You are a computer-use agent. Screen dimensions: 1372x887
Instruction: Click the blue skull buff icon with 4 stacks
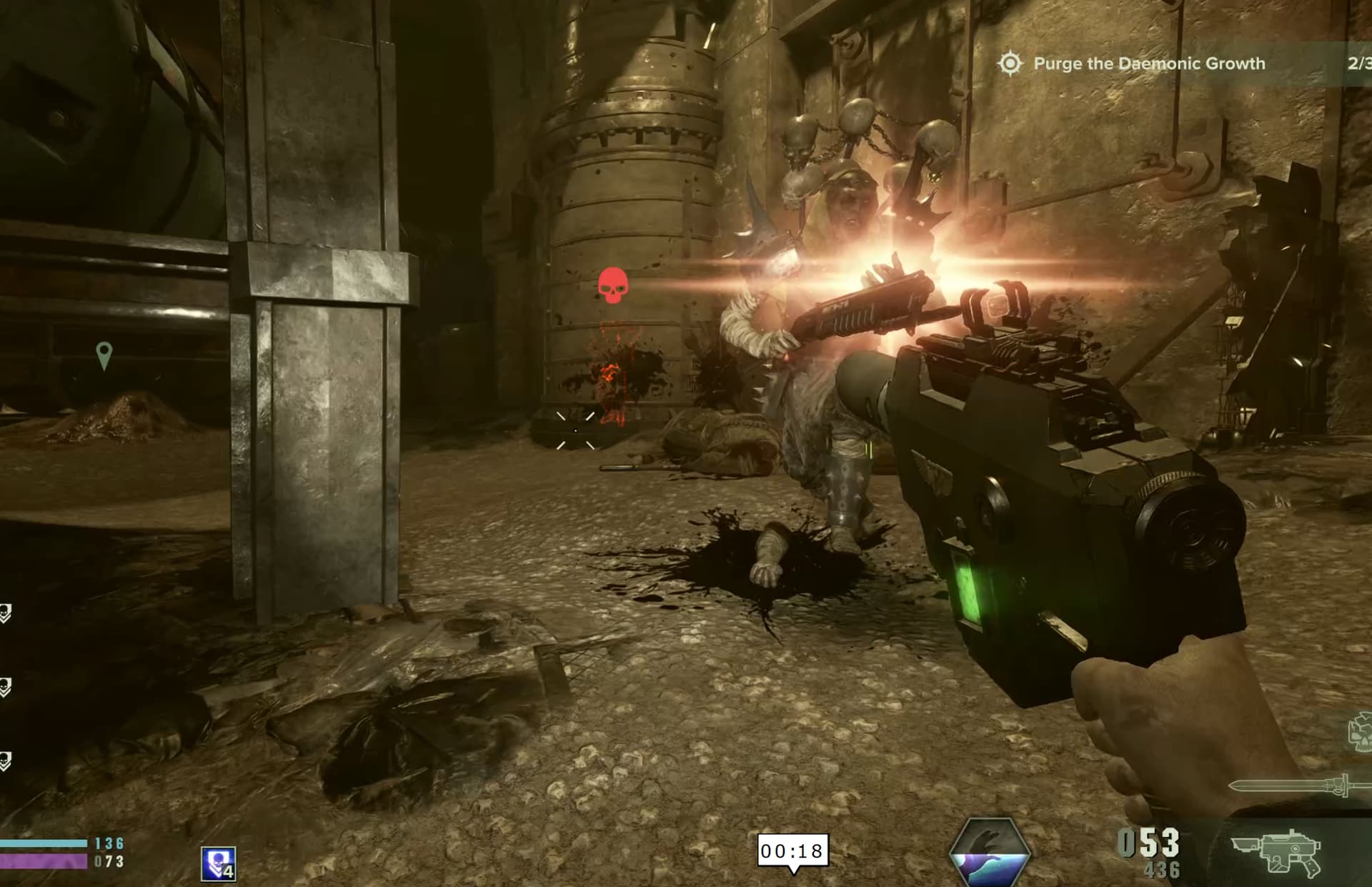tap(219, 863)
